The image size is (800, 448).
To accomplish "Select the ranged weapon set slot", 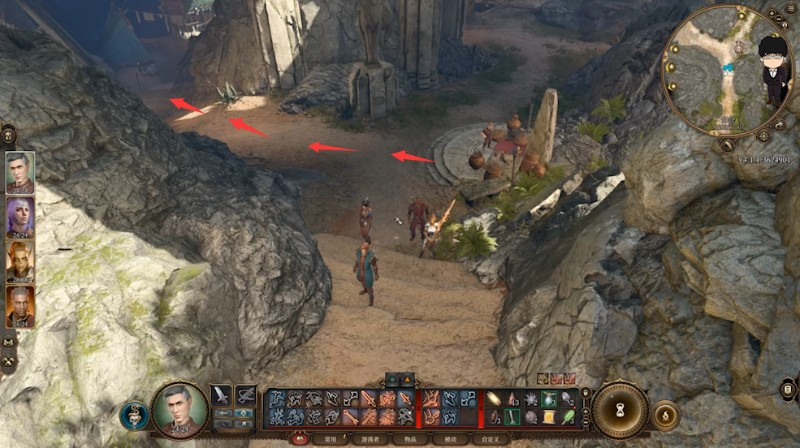I will point(245,395).
